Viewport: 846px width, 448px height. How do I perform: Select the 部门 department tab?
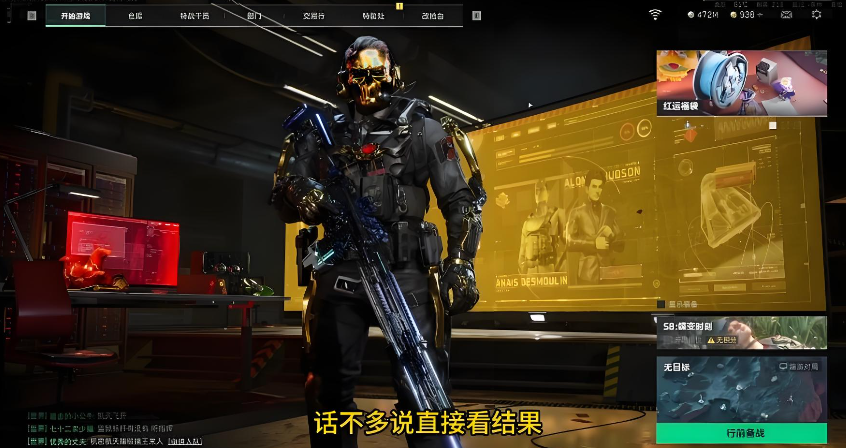click(x=254, y=16)
